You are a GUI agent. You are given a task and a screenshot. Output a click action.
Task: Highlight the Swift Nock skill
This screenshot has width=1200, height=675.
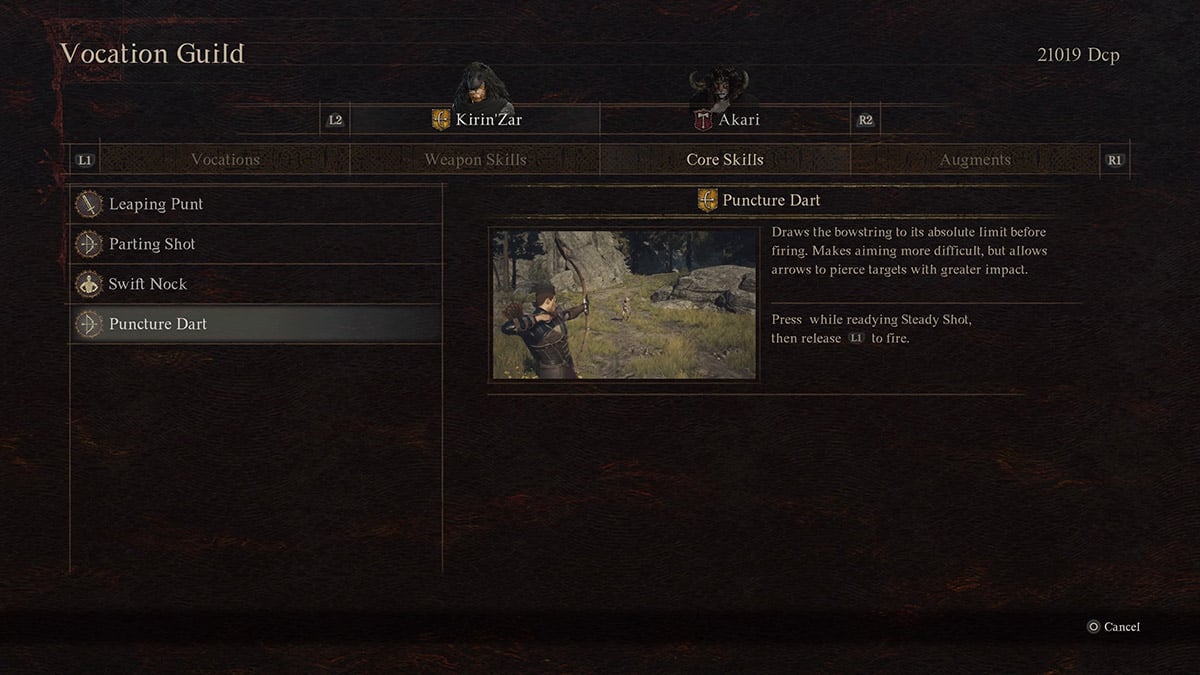click(256, 284)
